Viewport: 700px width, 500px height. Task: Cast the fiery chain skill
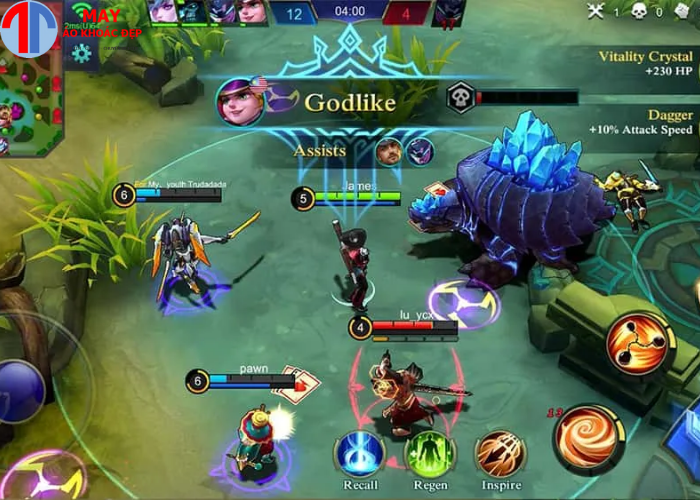point(636,343)
